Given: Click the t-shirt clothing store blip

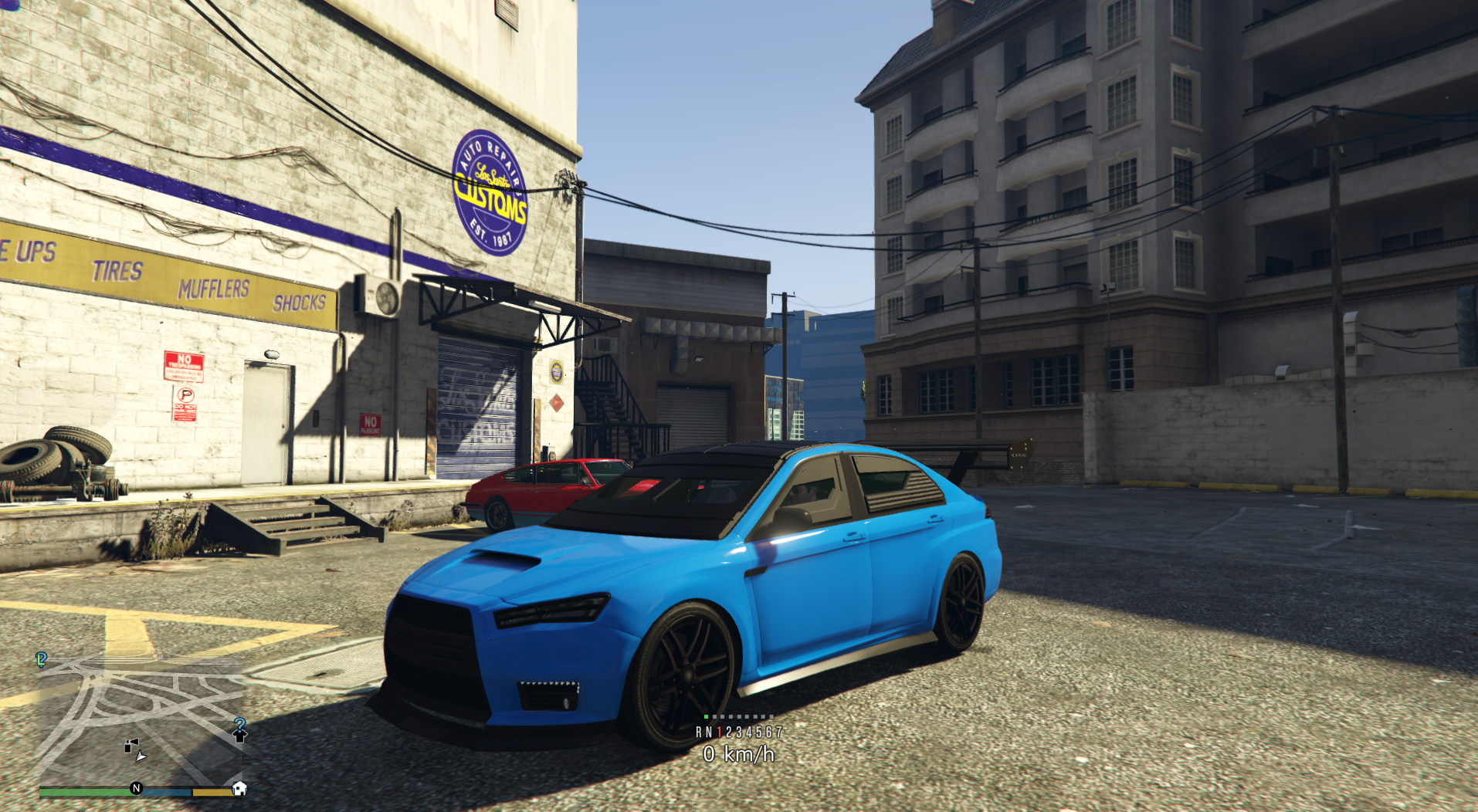Looking at the screenshot, I should 239,736.
